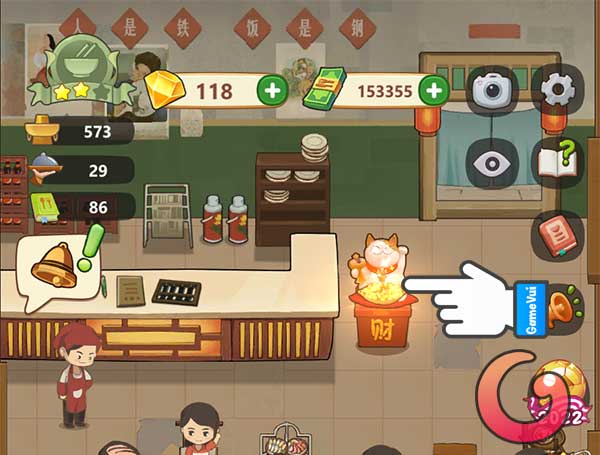This screenshot has height=455, width=600.
Task: Open the settings gear
Action: (x=556, y=91)
